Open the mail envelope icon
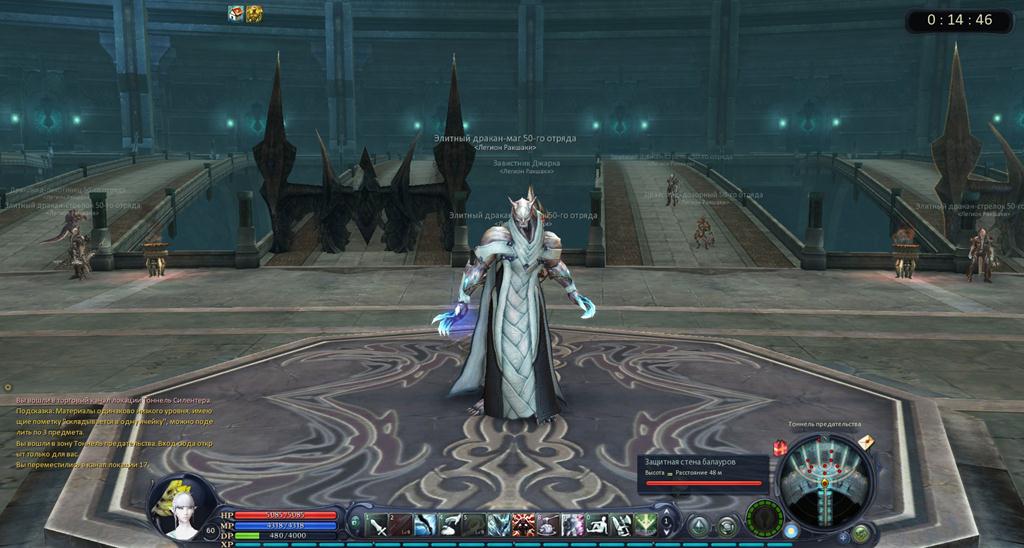Screen dimensions: 1024x548 864,441
